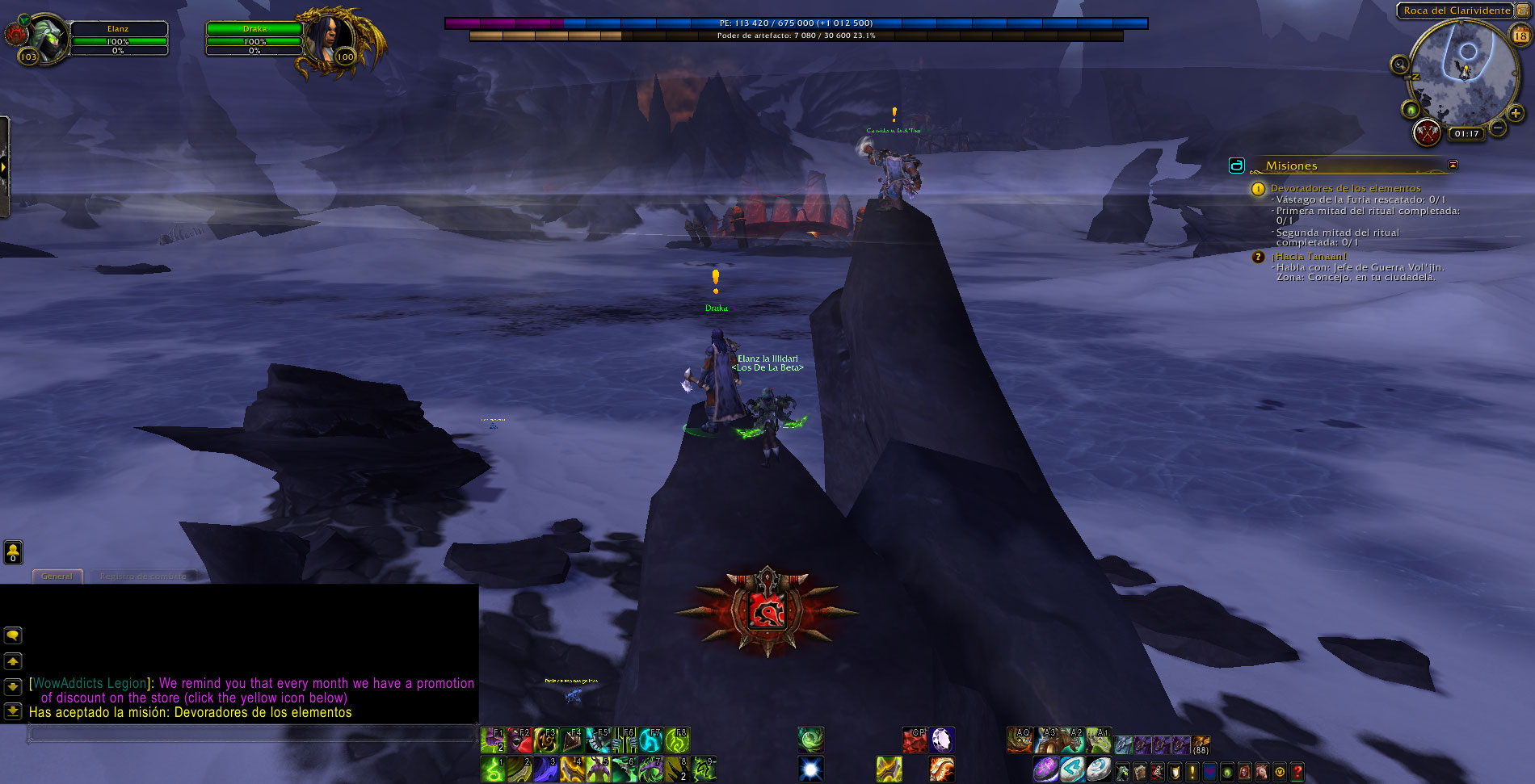Collapse the Misiones objective tracker

[1453, 165]
